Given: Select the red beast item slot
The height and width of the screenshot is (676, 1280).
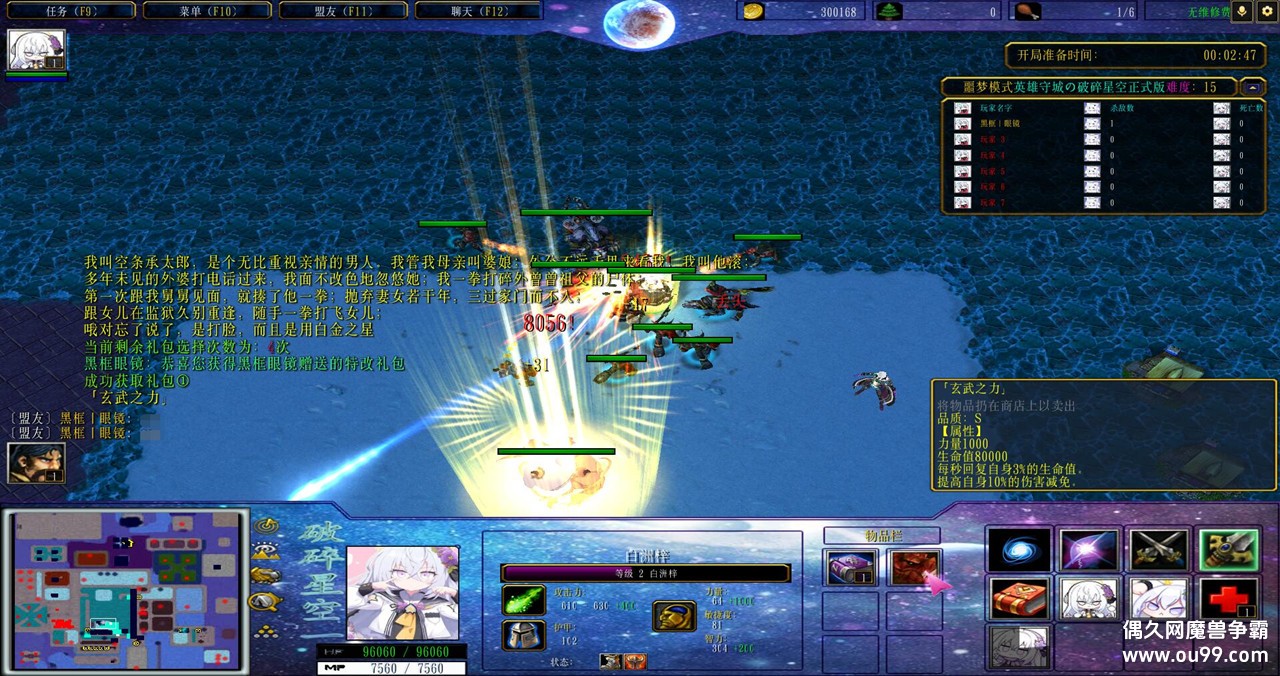Looking at the screenshot, I should pyautogui.click(x=914, y=568).
